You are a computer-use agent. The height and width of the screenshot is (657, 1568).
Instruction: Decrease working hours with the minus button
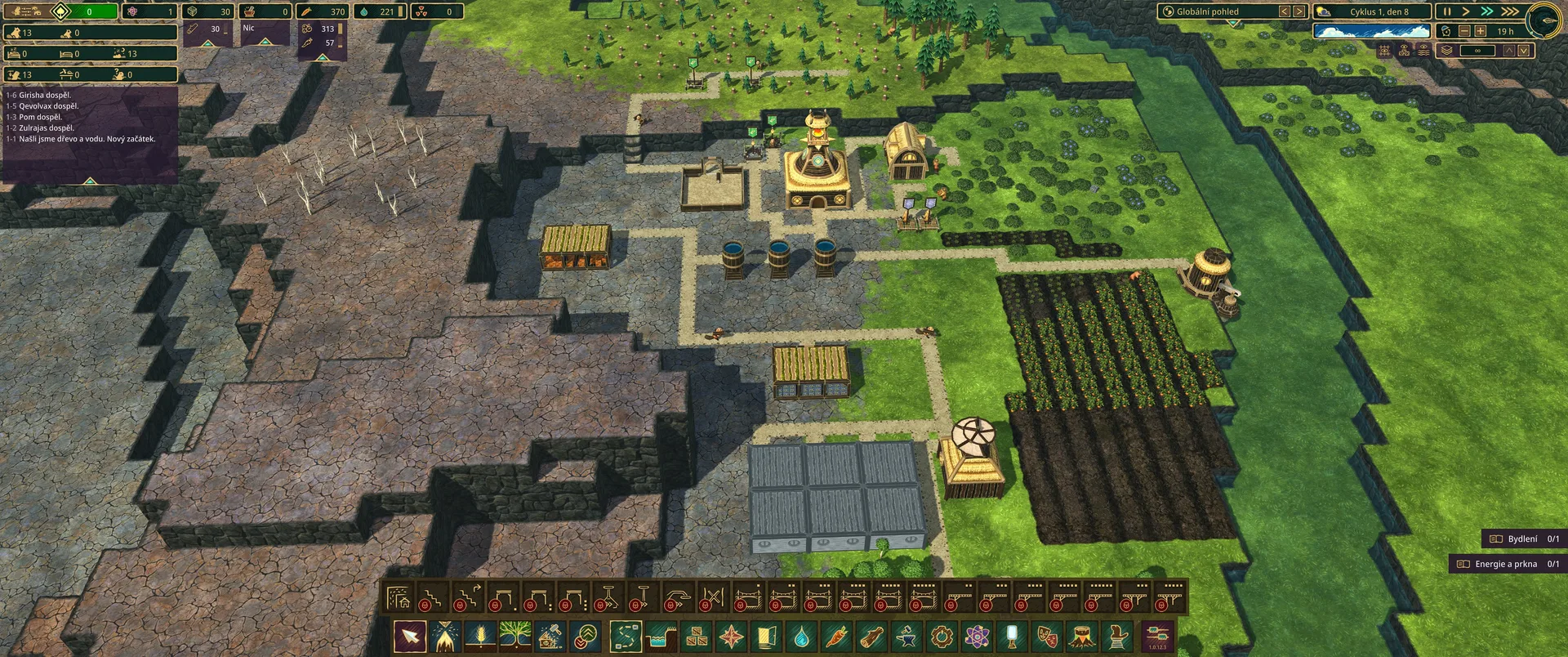(x=1464, y=31)
